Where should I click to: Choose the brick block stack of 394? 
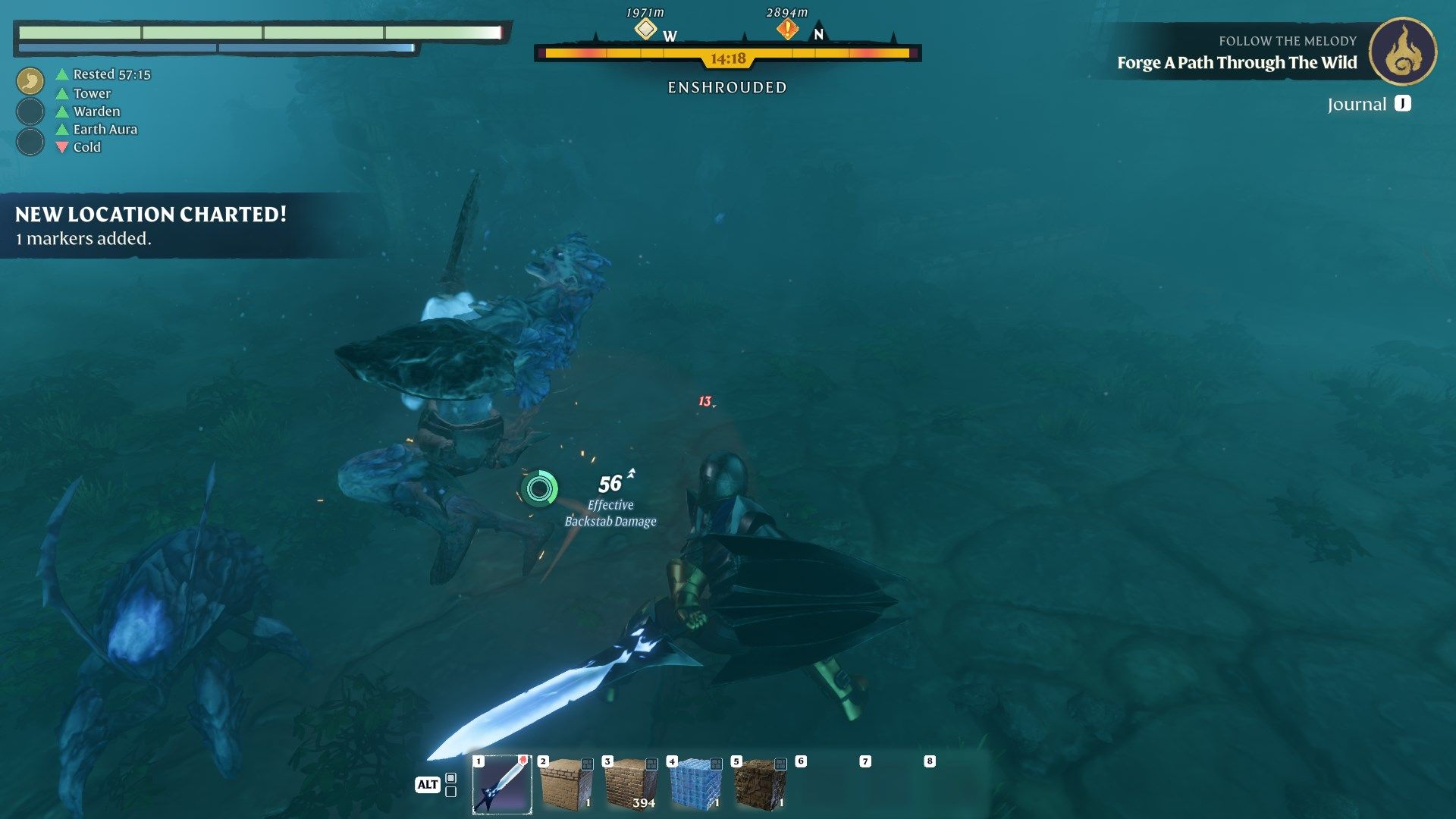tap(631, 784)
